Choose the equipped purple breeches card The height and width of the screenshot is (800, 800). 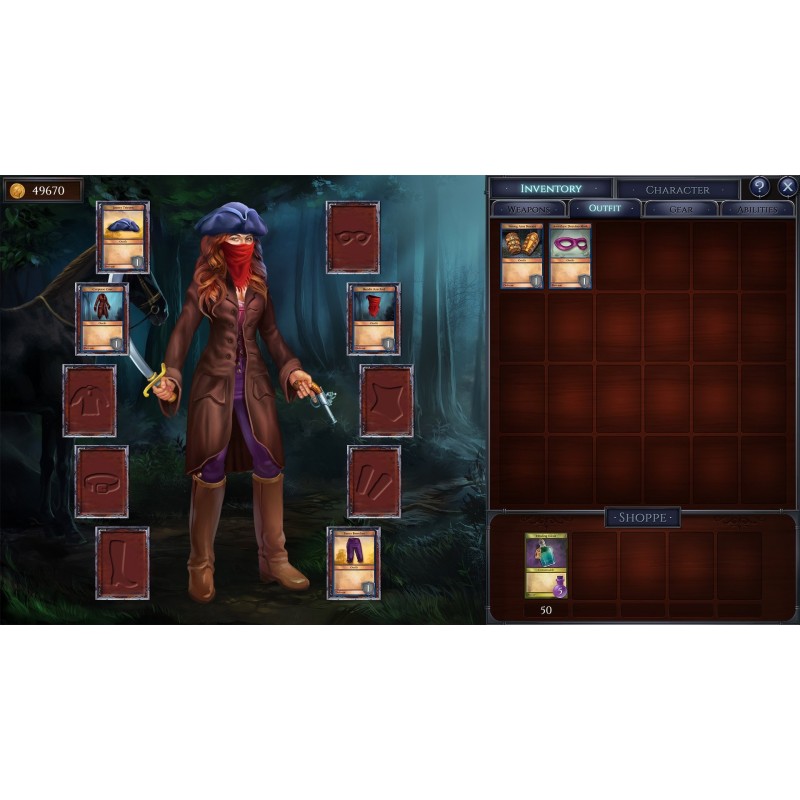click(354, 563)
